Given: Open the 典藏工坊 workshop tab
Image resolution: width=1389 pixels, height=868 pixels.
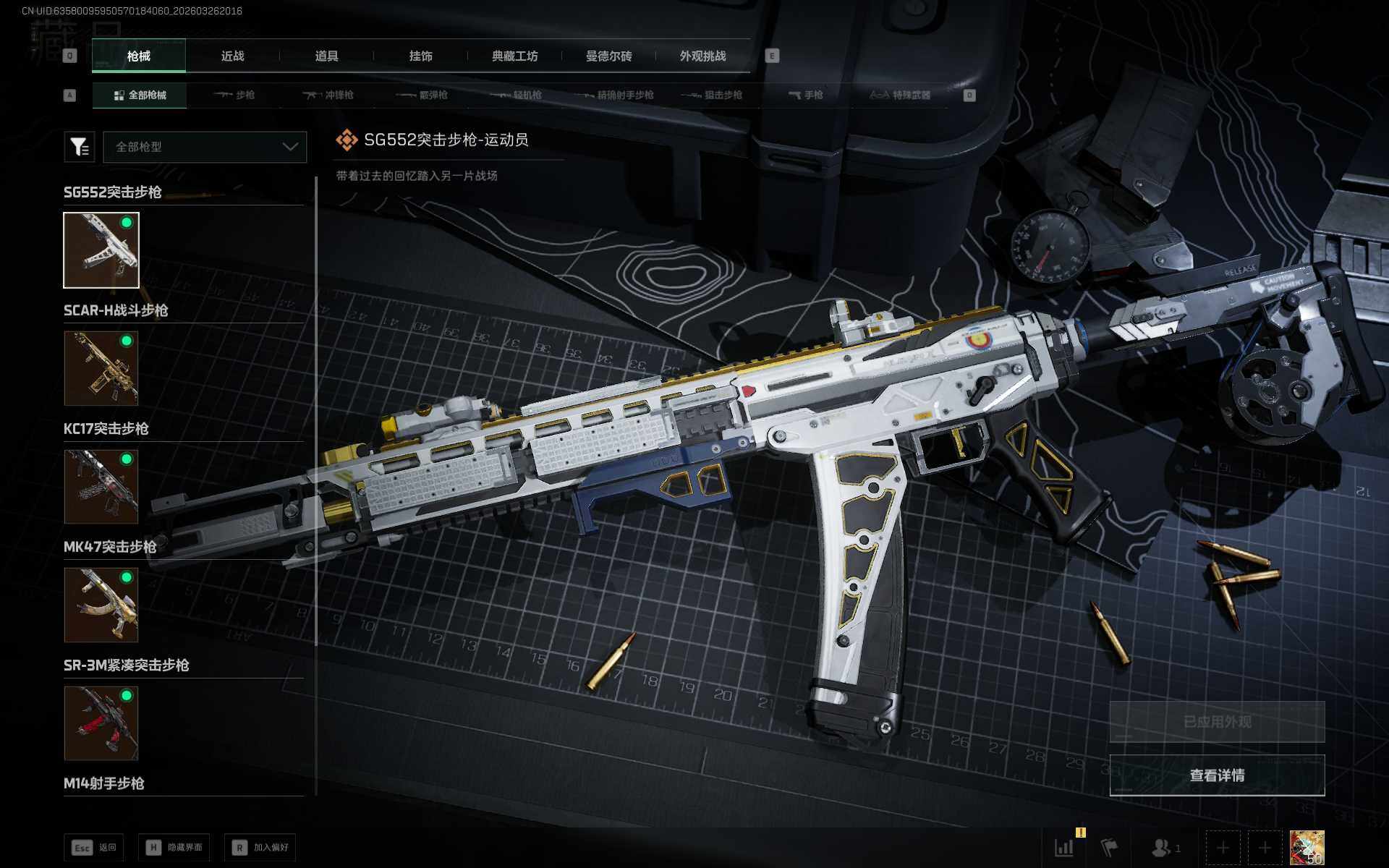Looking at the screenshot, I should coord(514,56).
